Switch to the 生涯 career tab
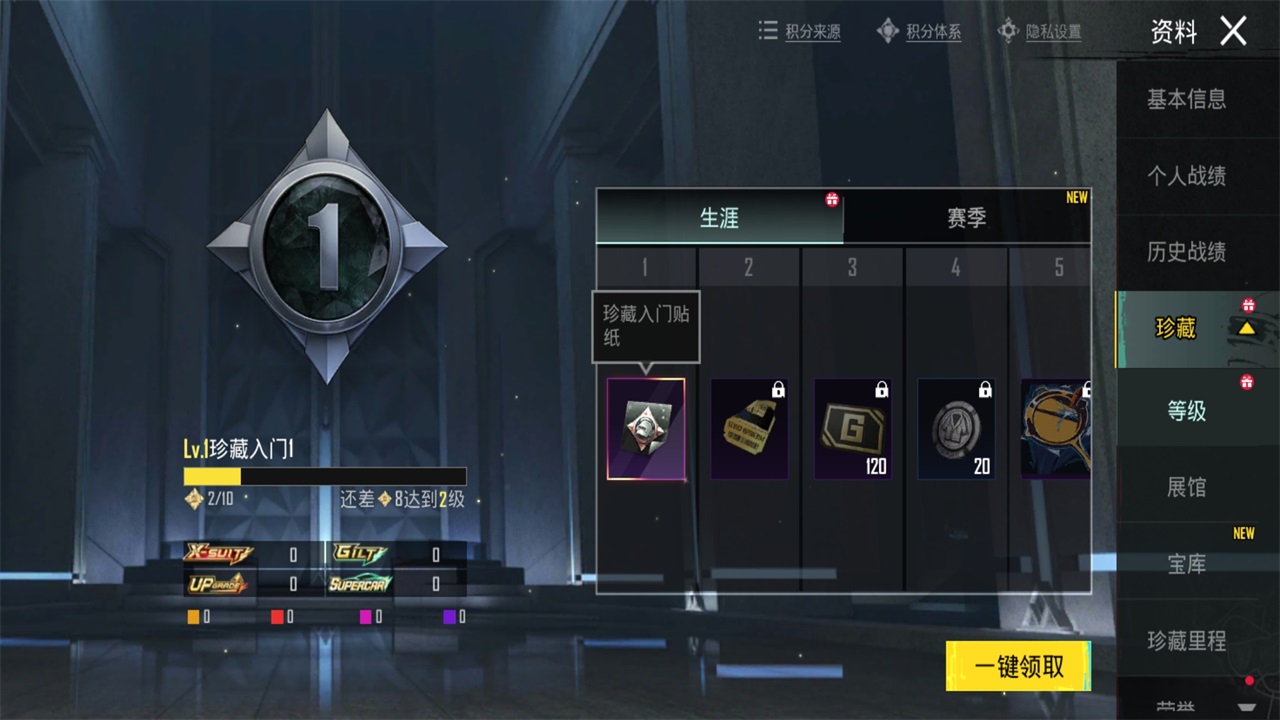 [x=720, y=217]
